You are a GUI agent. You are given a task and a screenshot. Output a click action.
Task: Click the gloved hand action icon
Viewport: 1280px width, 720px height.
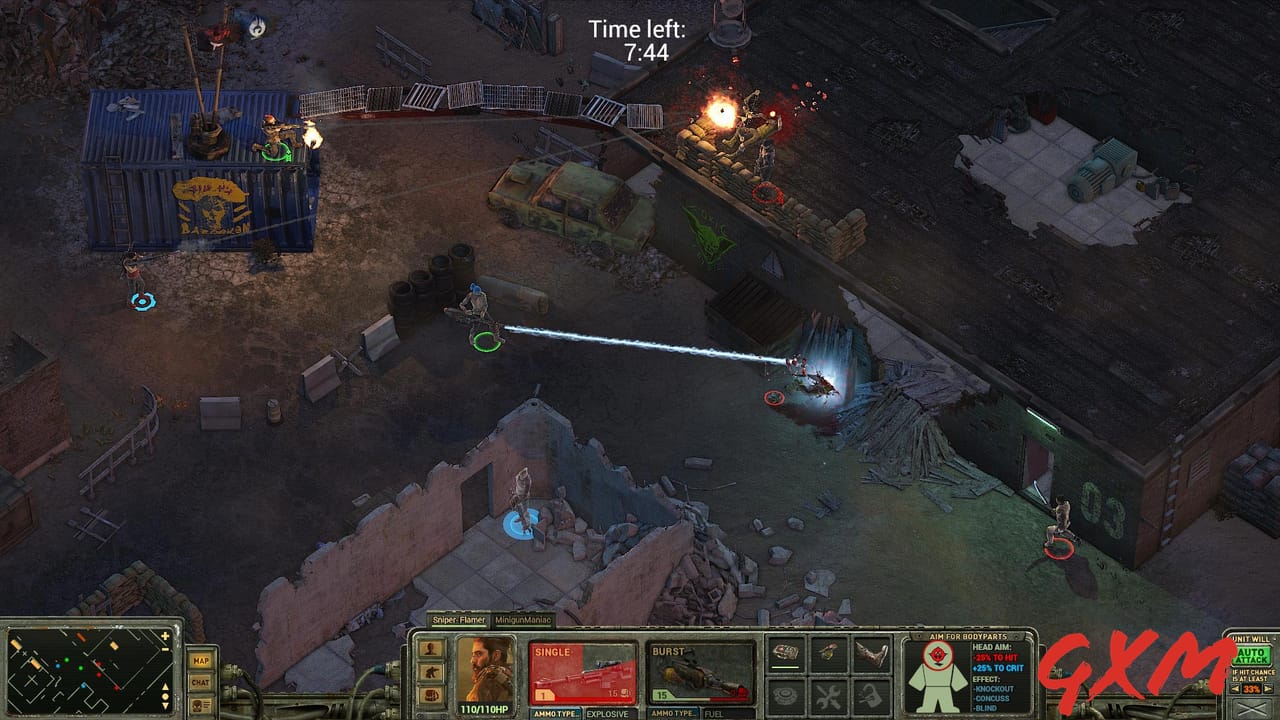coord(872,696)
